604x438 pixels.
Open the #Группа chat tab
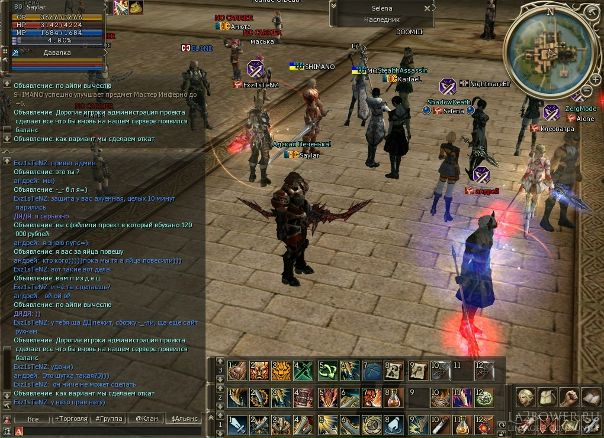pos(109,419)
